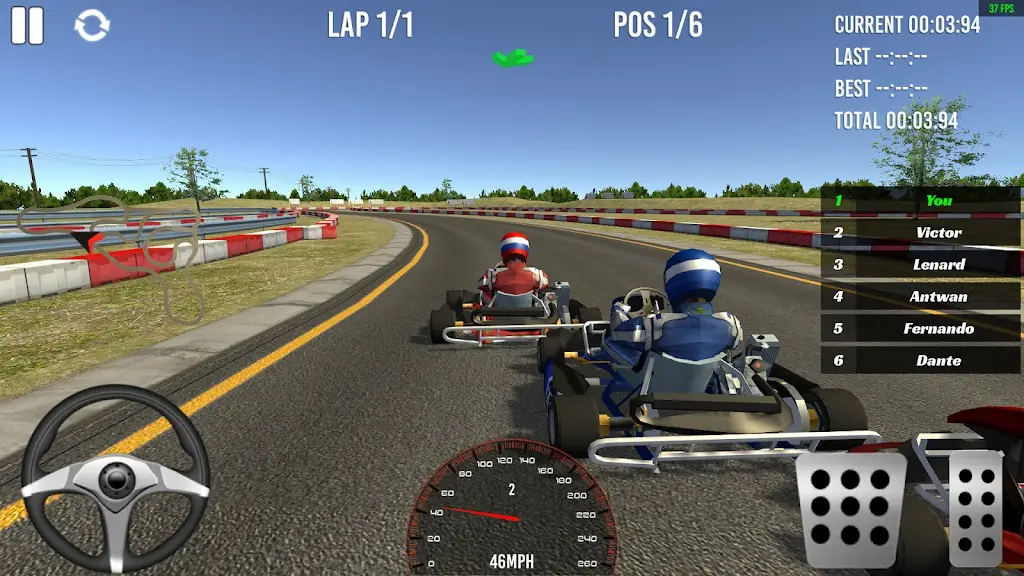The image size is (1024, 576).
Task: Select Victor in the standings list
Action: click(921, 232)
